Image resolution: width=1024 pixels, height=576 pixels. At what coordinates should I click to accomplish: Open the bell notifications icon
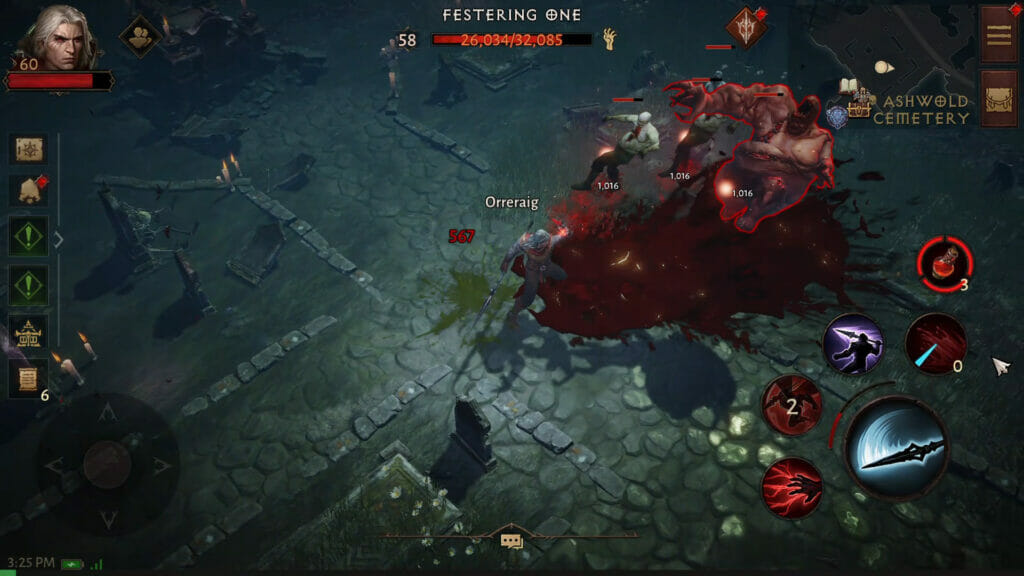pos(28,190)
